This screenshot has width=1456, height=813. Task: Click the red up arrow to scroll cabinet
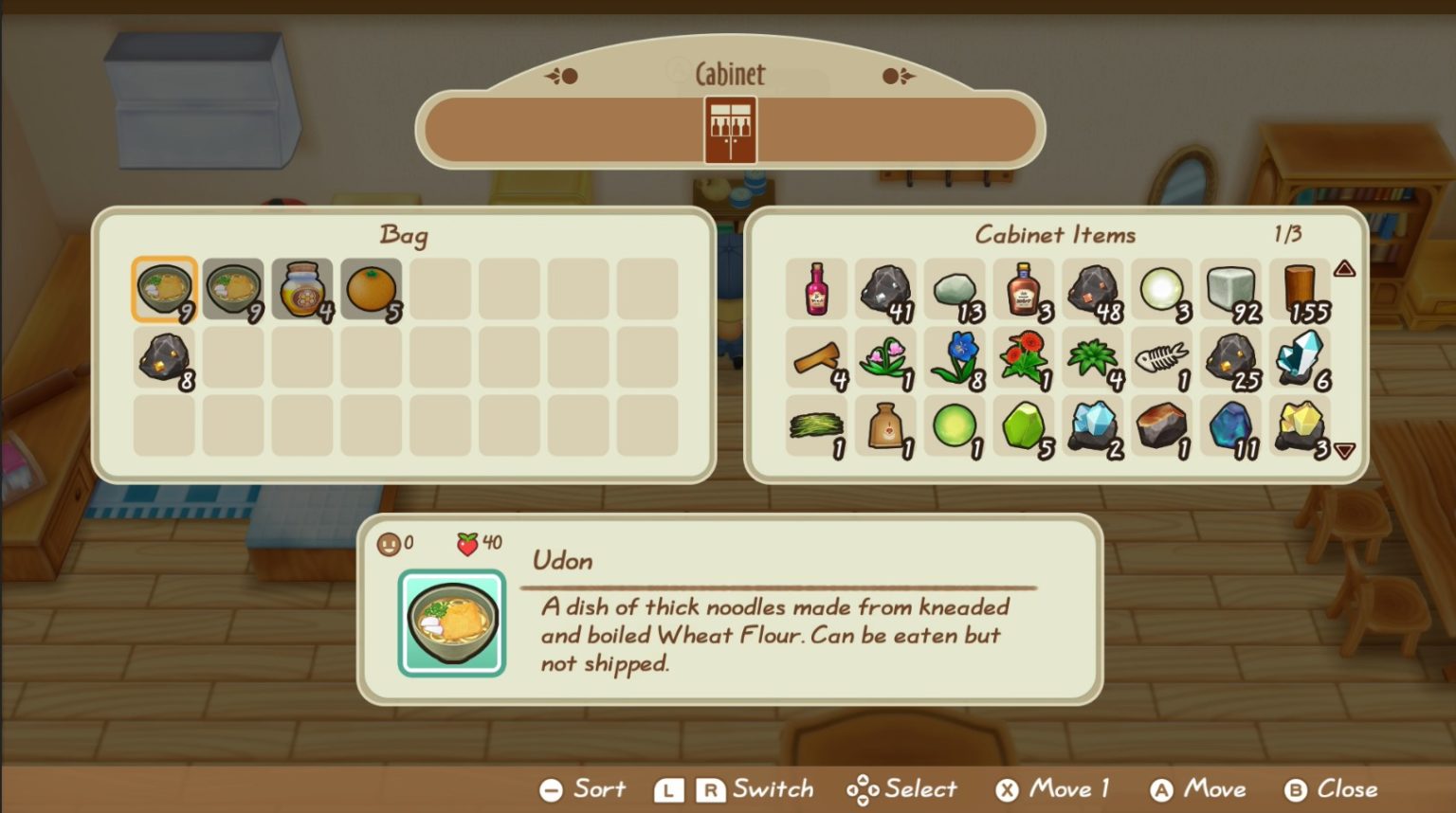(1343, 268)
